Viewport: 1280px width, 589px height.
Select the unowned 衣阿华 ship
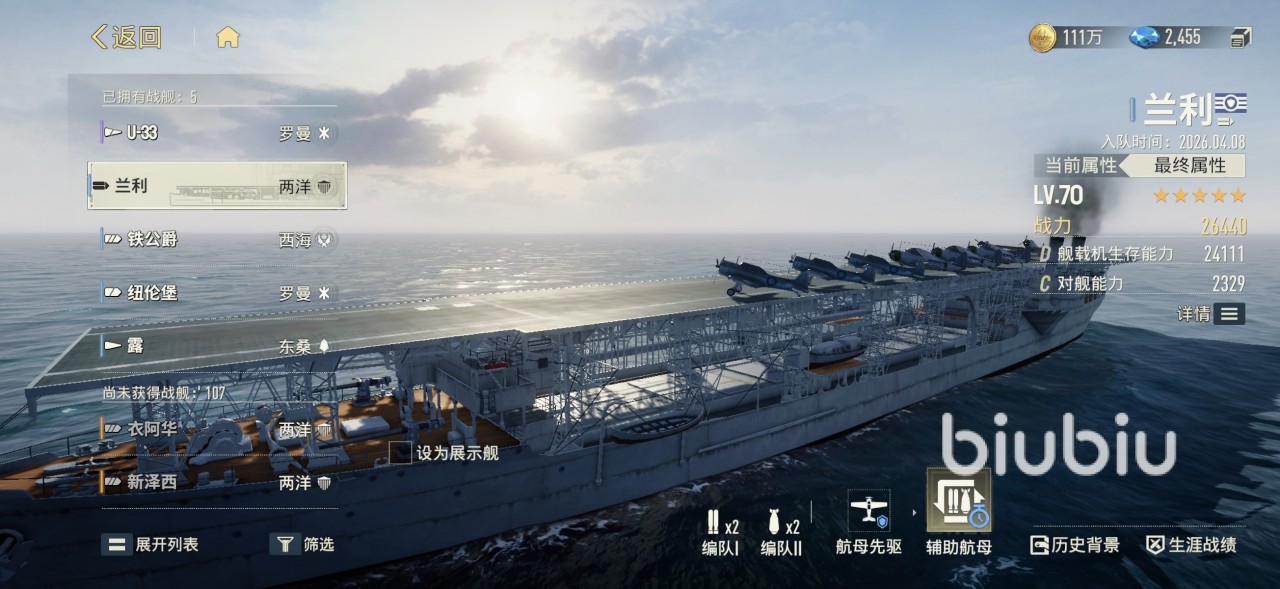pos(217,429)
